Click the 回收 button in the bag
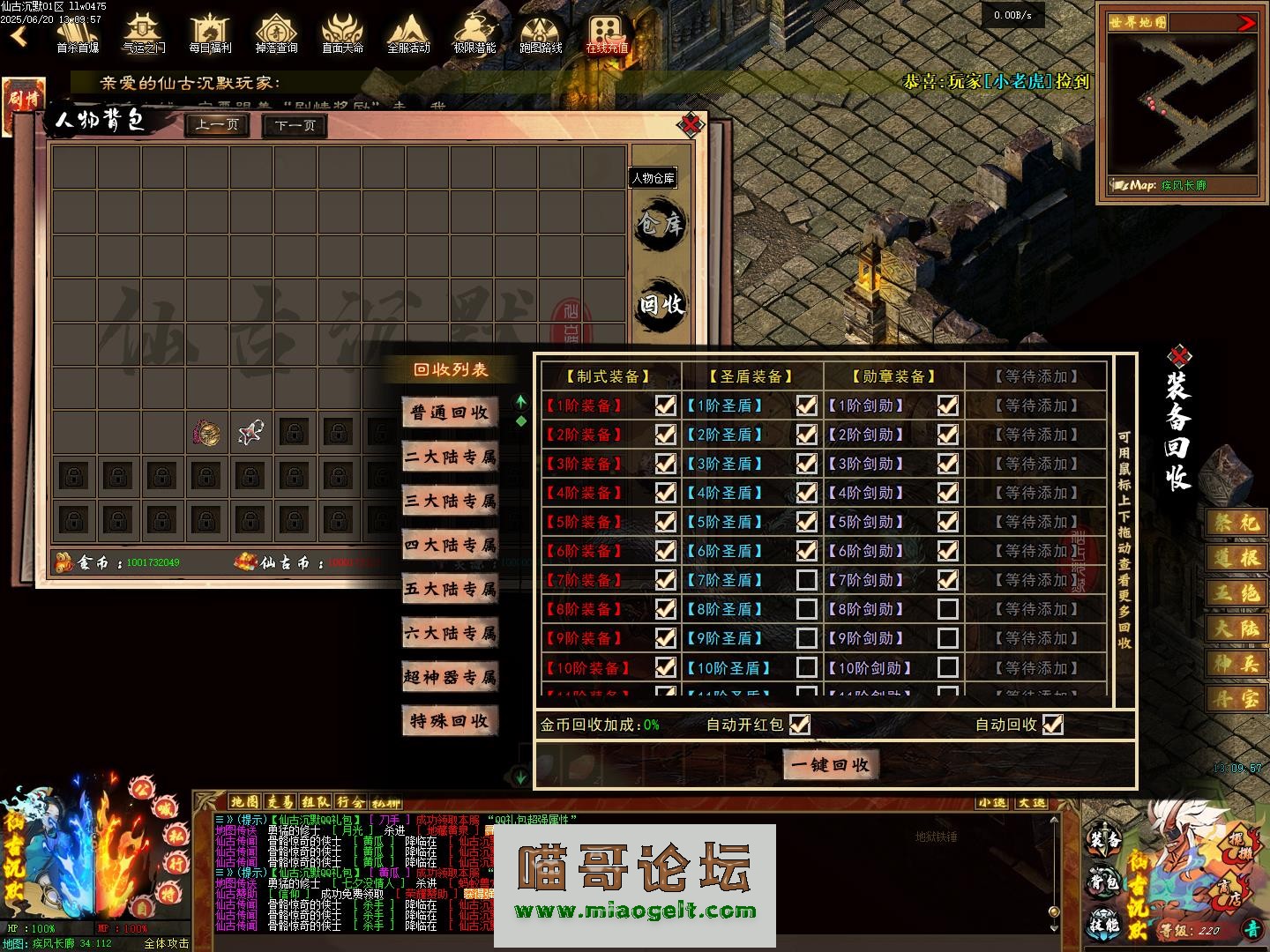The image size is (1270, 952). (x=661, y=305)
